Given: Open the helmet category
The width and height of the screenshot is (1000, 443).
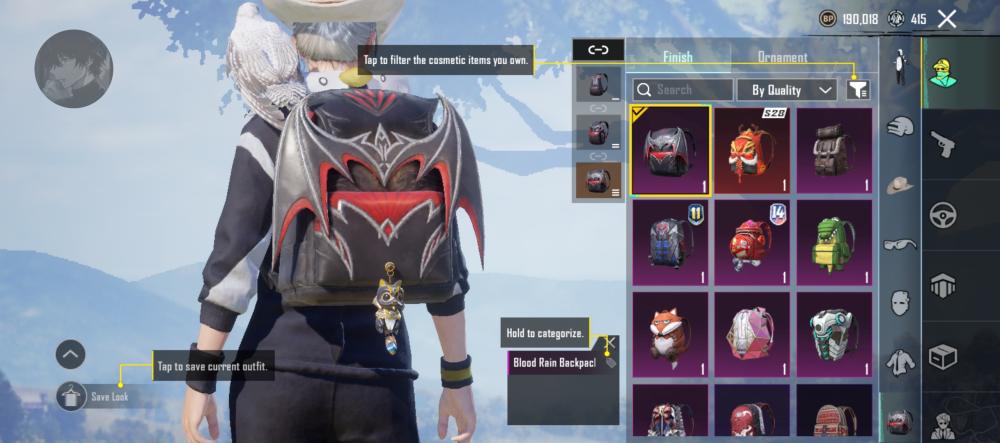Looking at the screenshot, I should pos(901,127).
